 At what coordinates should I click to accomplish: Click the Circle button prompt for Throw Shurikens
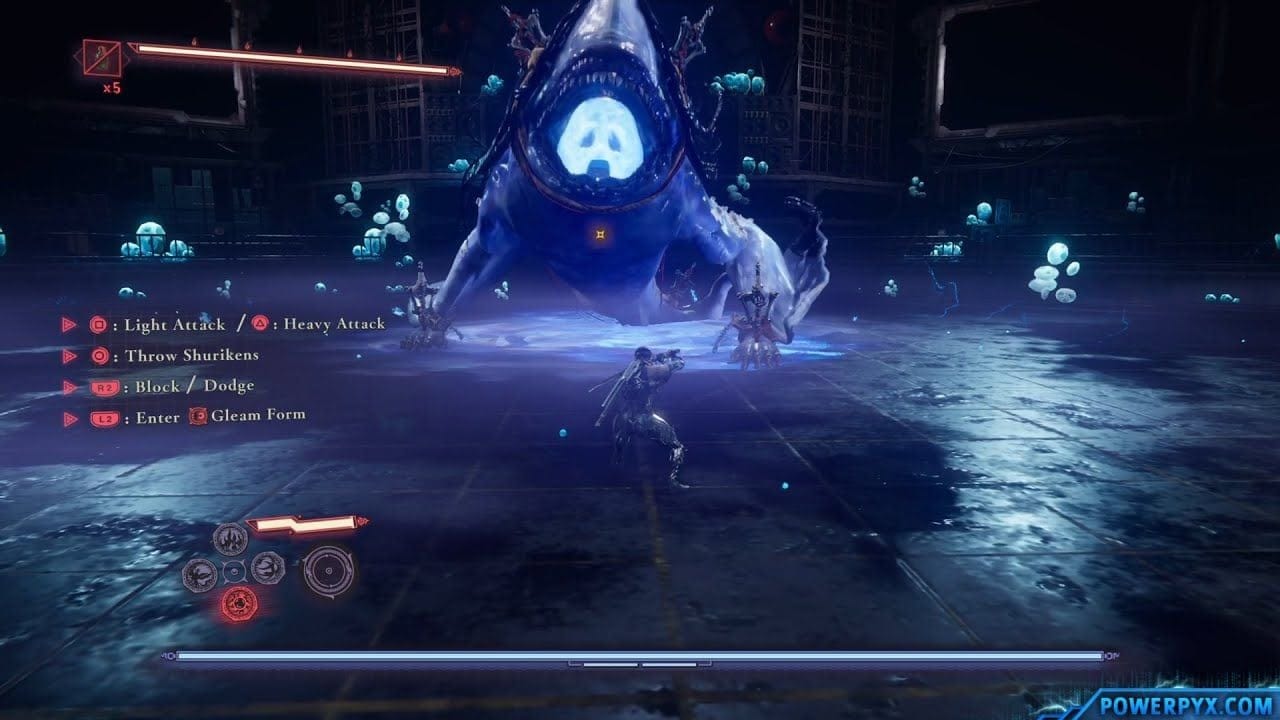[x=101, y=356]
